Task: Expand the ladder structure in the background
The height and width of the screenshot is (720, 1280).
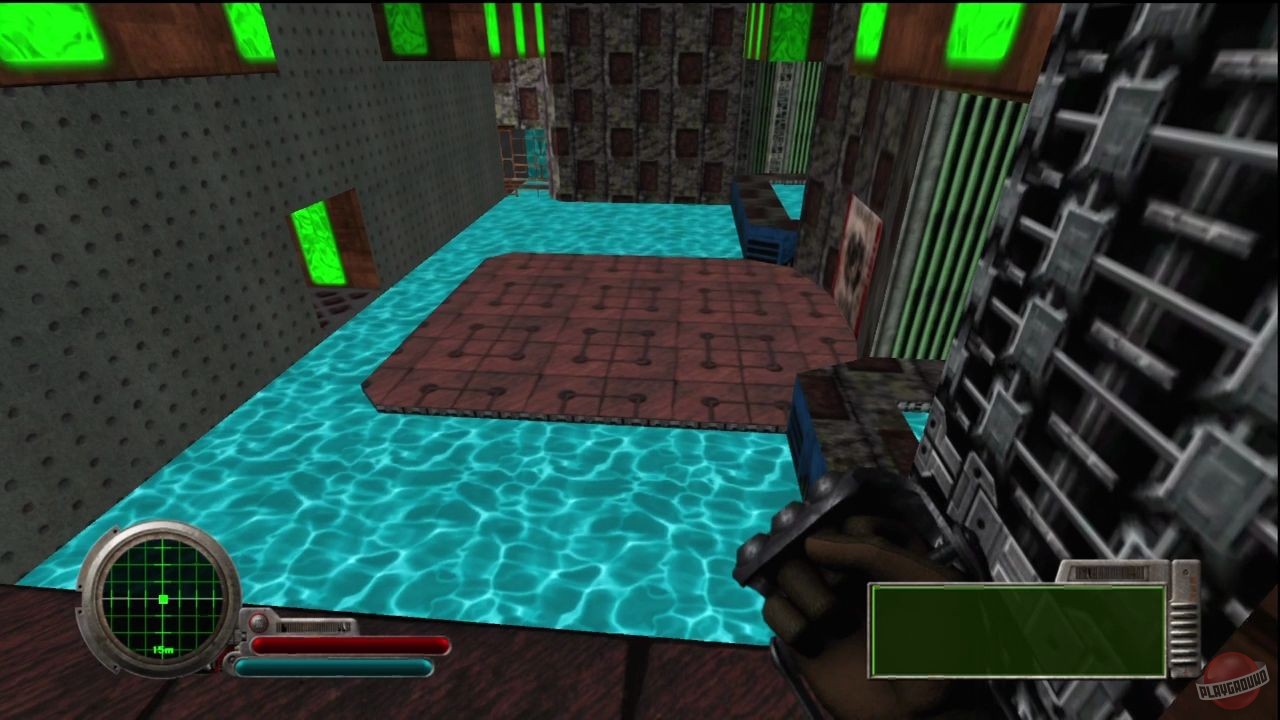Action: (x=528, y=160)
